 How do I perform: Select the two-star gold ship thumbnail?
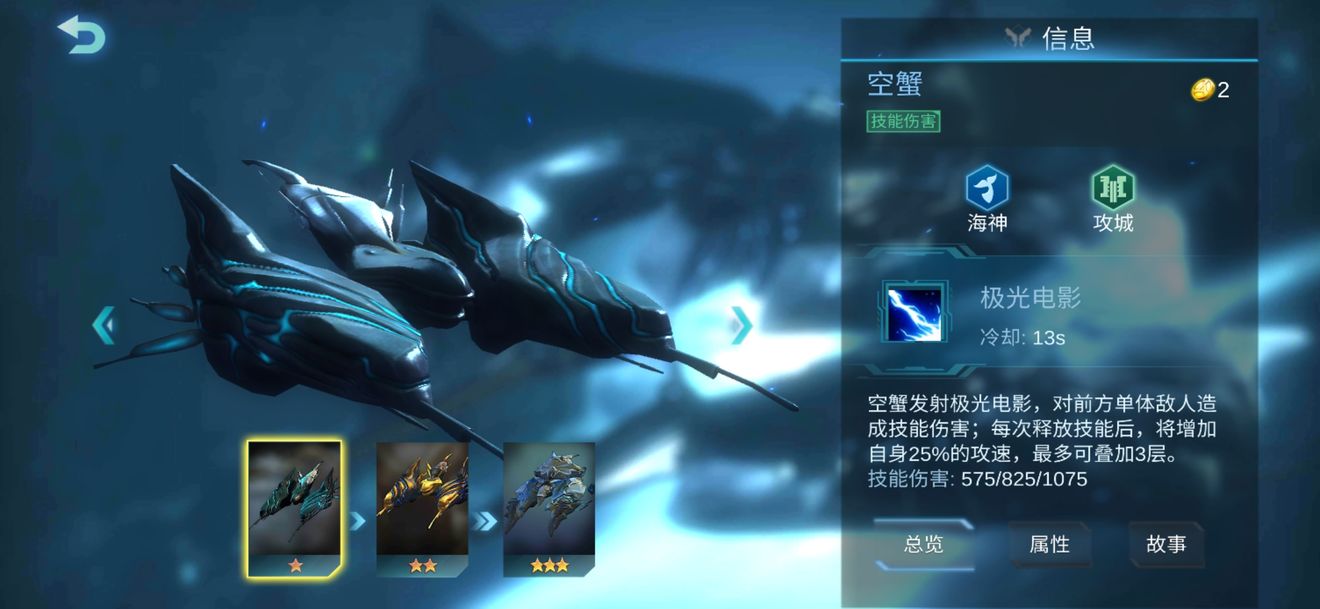point(422,510)
